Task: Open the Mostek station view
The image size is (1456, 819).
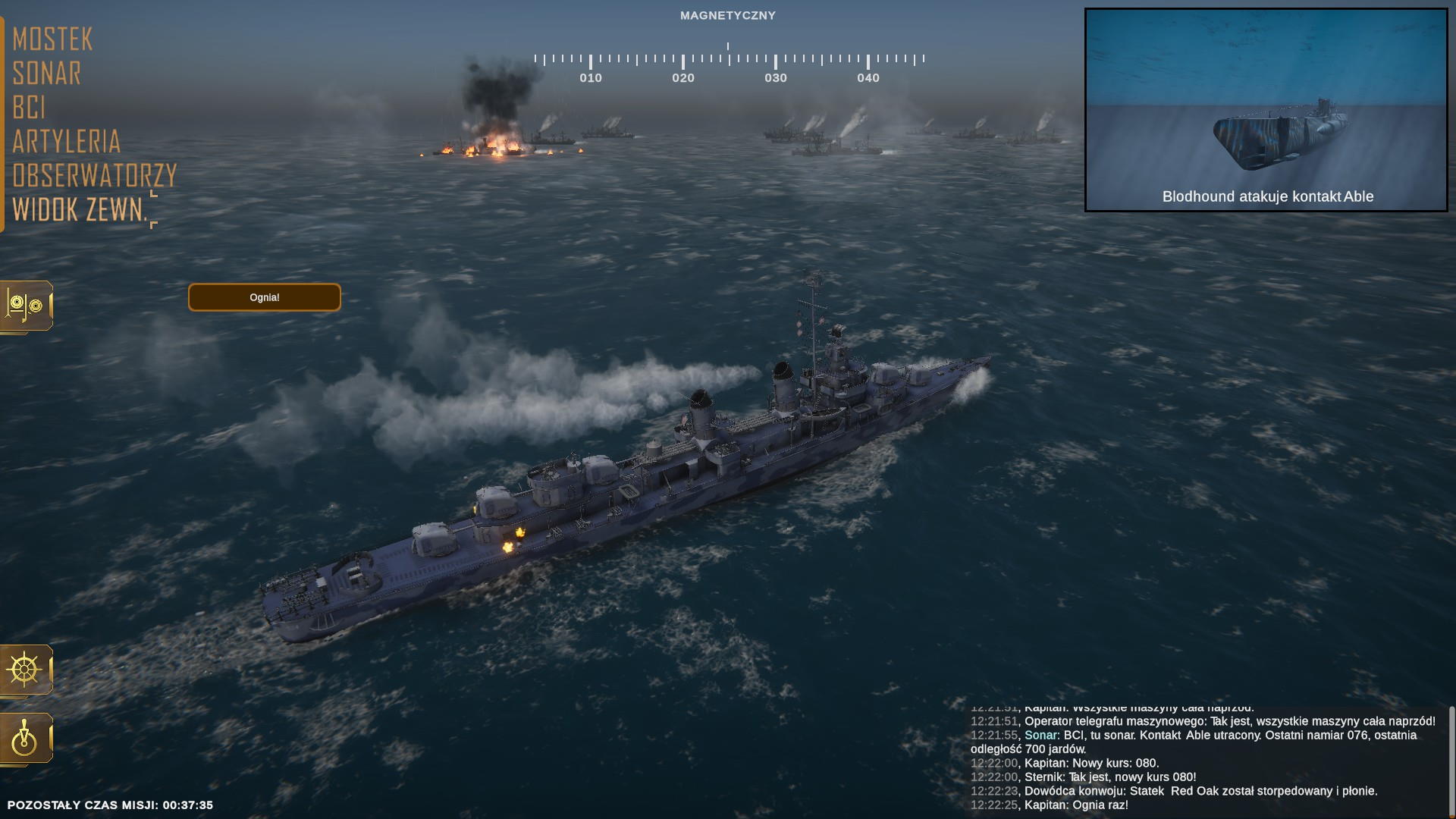Action: 52,39
